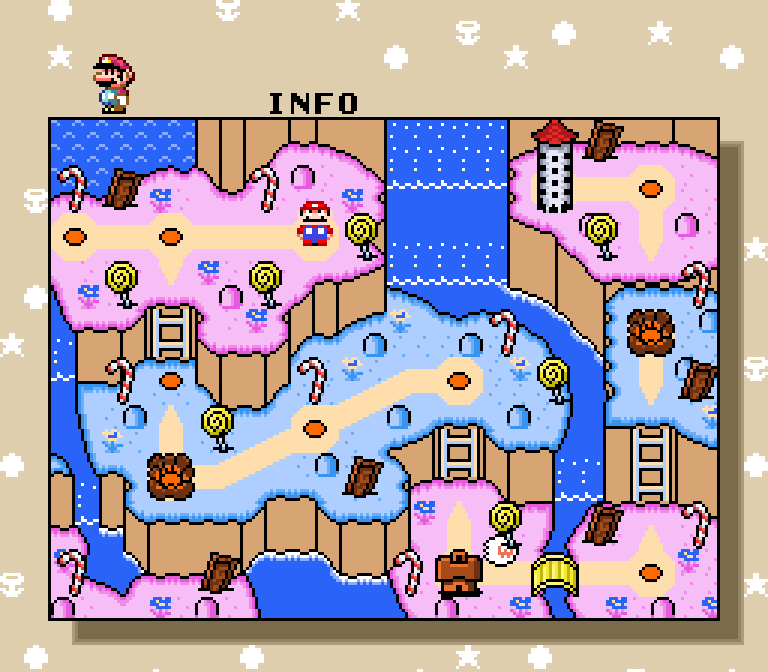This screenshot has height=672, width=768.
Task: Choose the brown fortress level node
Action: (459, 573)
